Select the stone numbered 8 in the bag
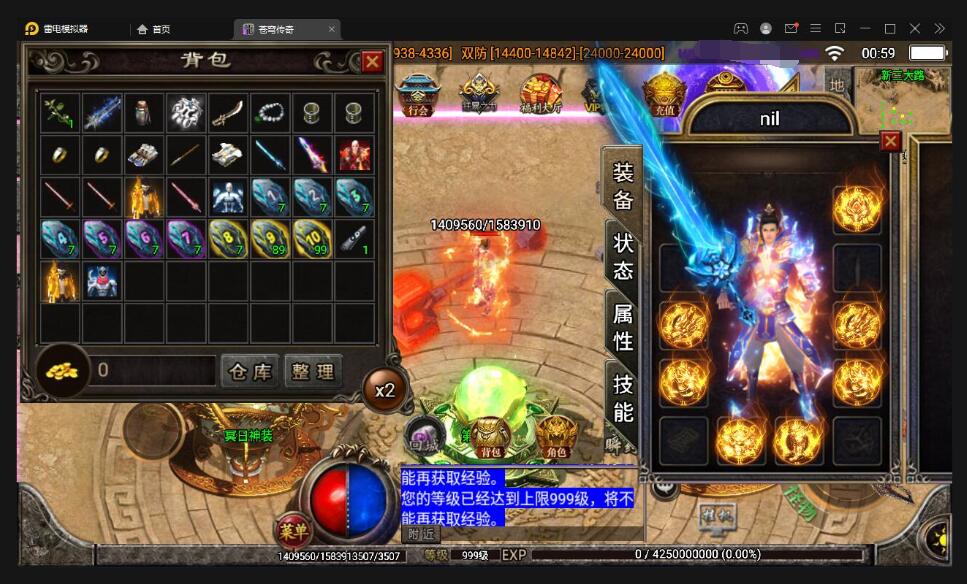The height and width of the screenshot is (584, 967). [228, 238]
